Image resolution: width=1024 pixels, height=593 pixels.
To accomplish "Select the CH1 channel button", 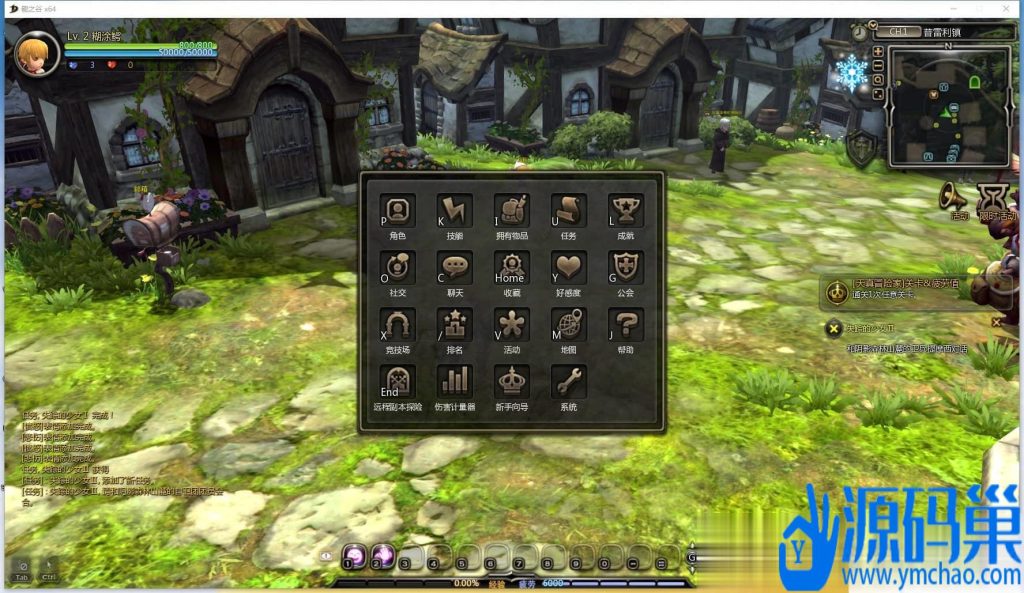I will (x=897, y=32).
